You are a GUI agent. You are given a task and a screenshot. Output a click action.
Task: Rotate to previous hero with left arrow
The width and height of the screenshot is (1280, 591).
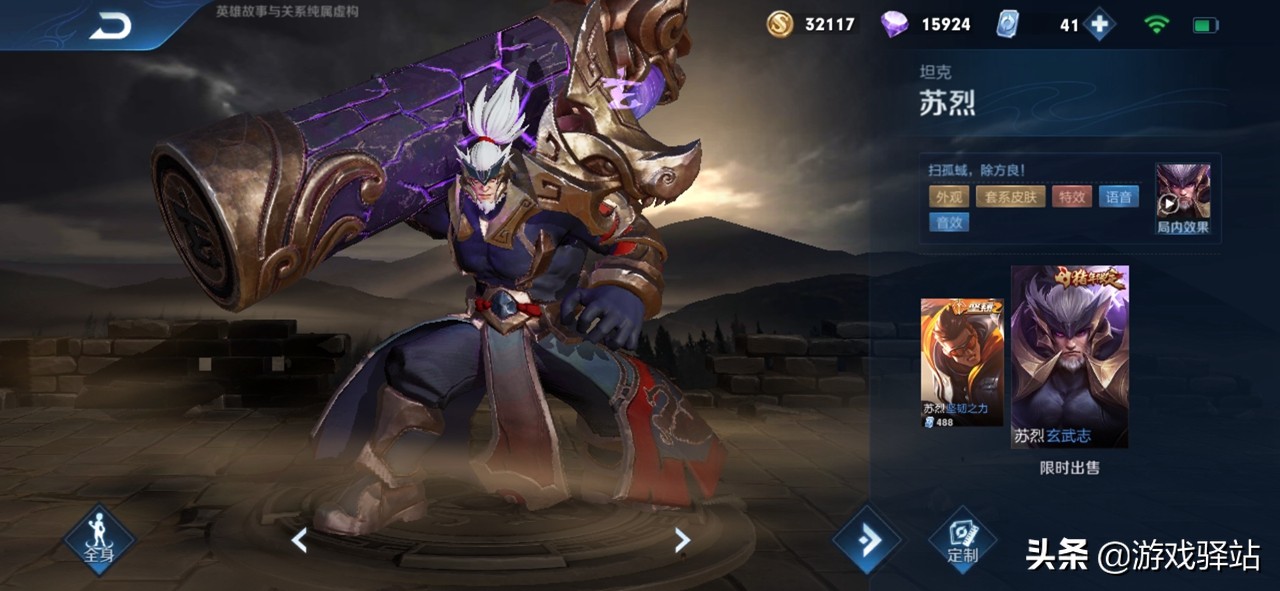coord(298,540)
